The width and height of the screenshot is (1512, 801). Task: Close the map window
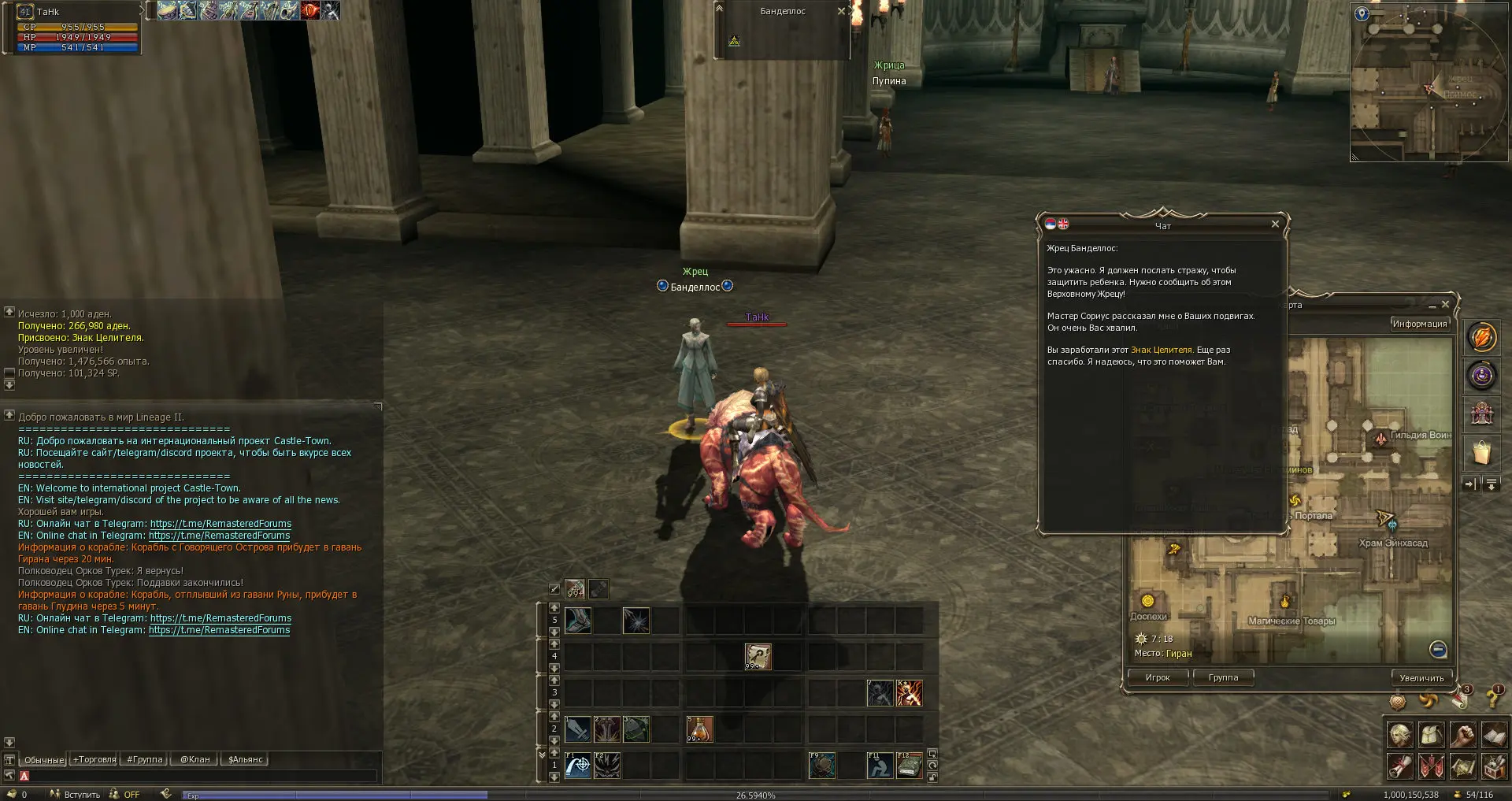point(1445,304)
